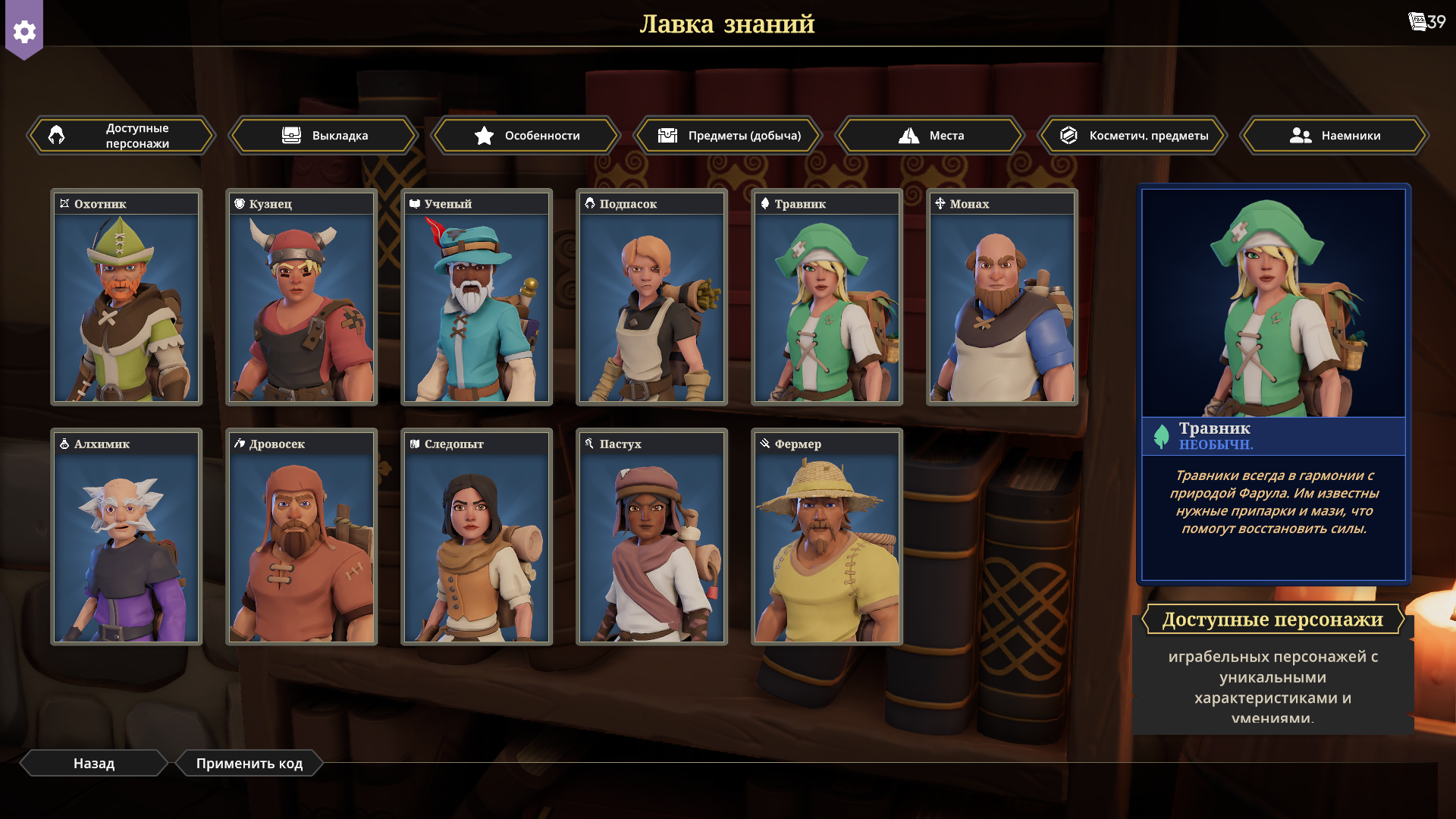The height and width of the screenshot is (819, 1456).
Task: Open the gear settings icon
Action: pos(24,32)
